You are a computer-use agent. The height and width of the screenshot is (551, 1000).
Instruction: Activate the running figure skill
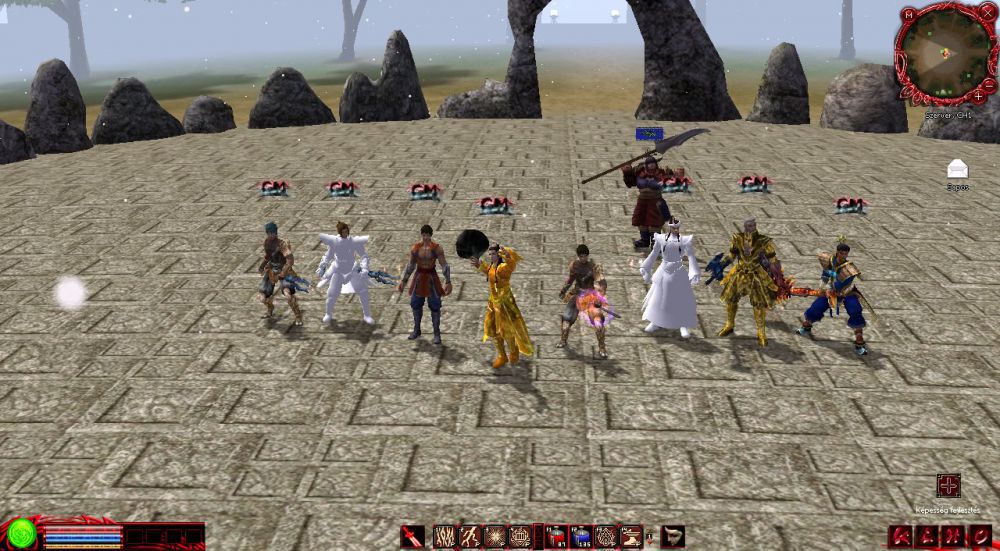[x=470, y=537]
